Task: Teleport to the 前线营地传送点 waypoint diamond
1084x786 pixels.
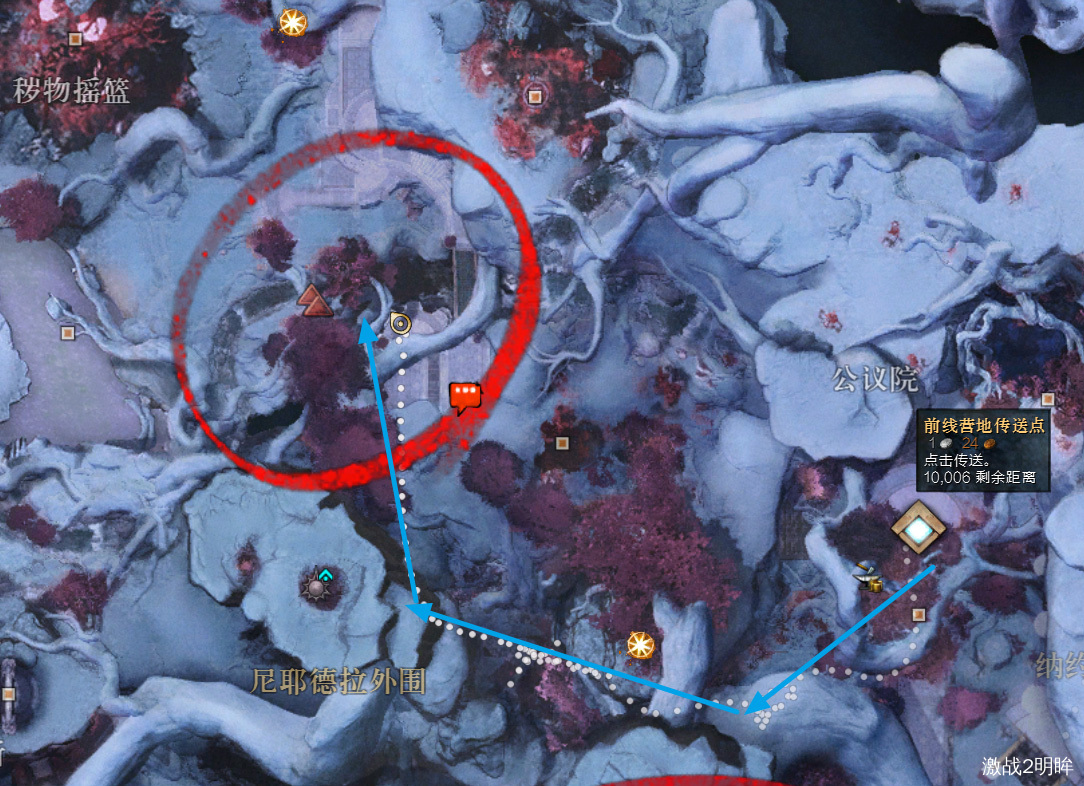Action: click(x=917, y=528)
